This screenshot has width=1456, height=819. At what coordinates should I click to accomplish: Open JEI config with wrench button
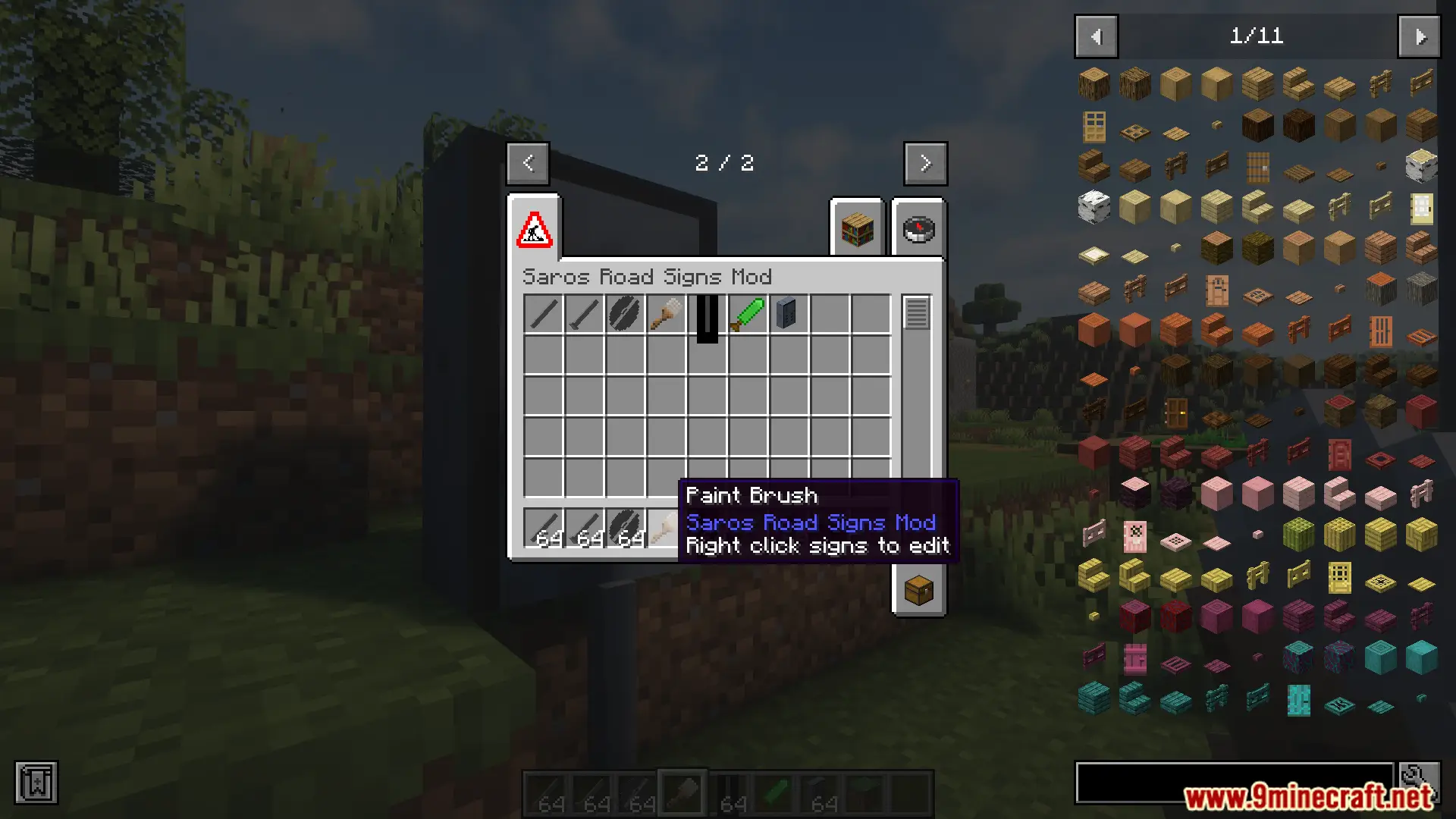1420,781
